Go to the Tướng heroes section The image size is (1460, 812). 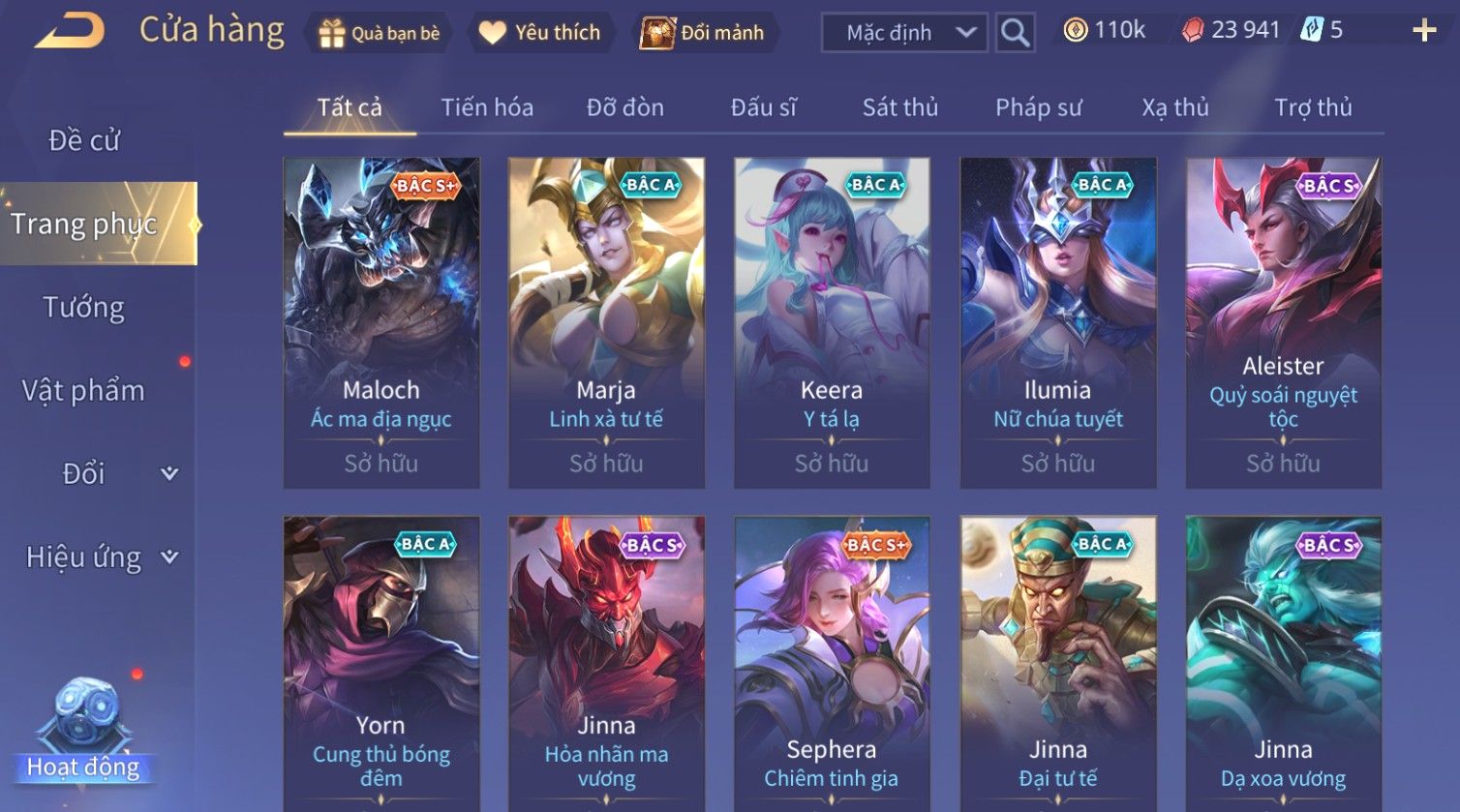point(84,308)
